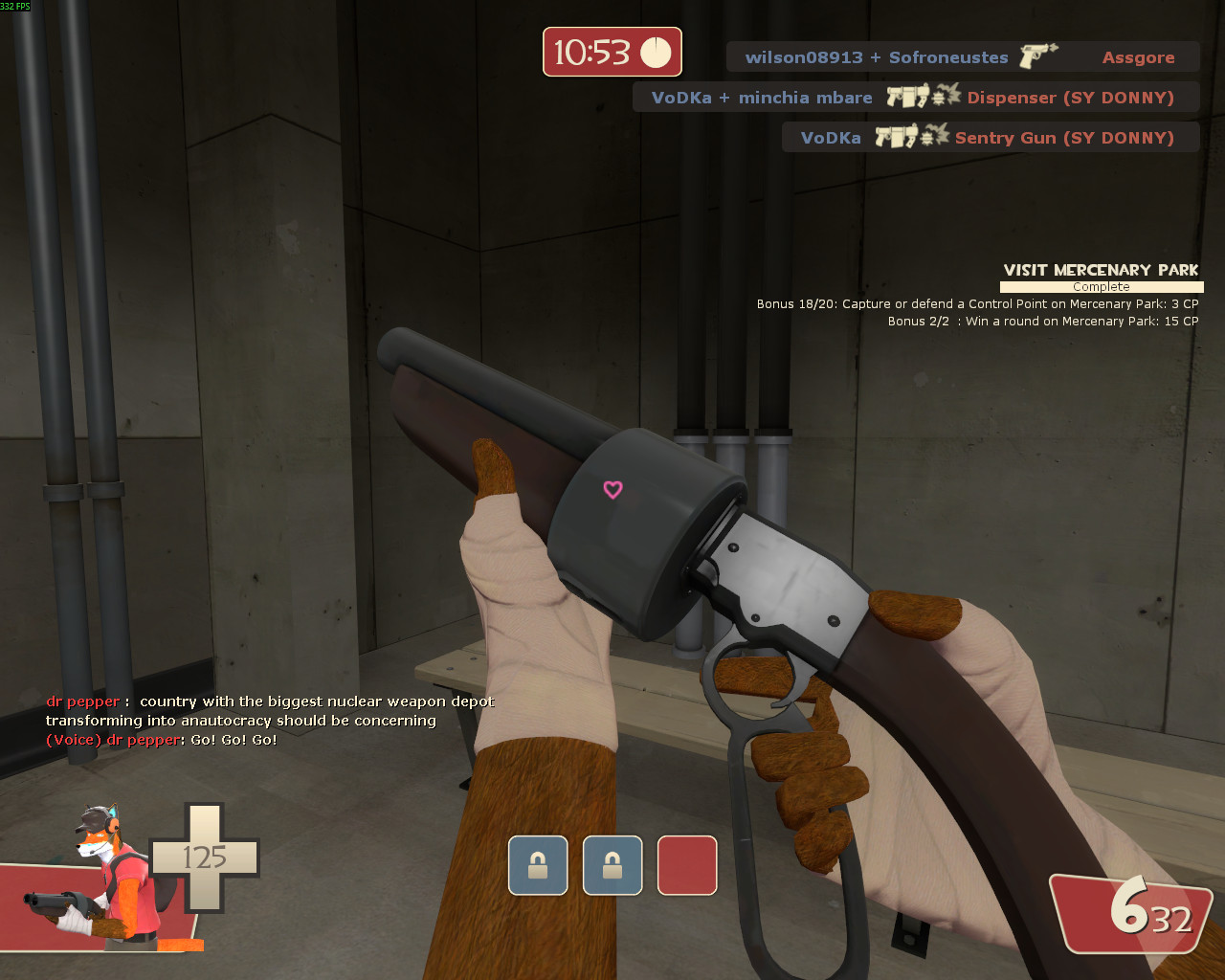Viewport: 1225px width, 980px height.
Task: Click the dr pepper chat name
Action: pyautogui.click(x=82, y=701)
